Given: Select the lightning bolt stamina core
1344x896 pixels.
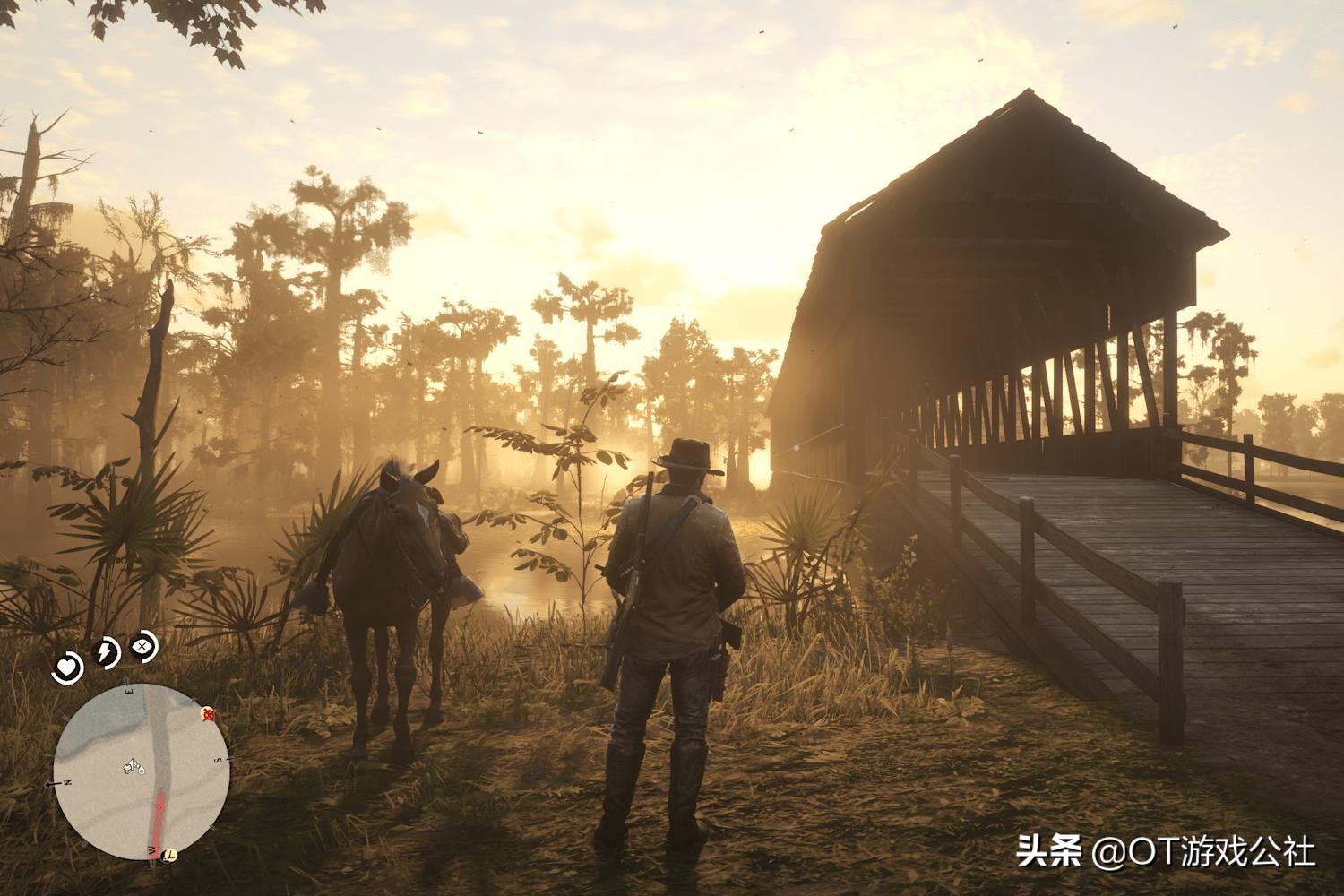Looking at the screenshot, I should [107, 652].
